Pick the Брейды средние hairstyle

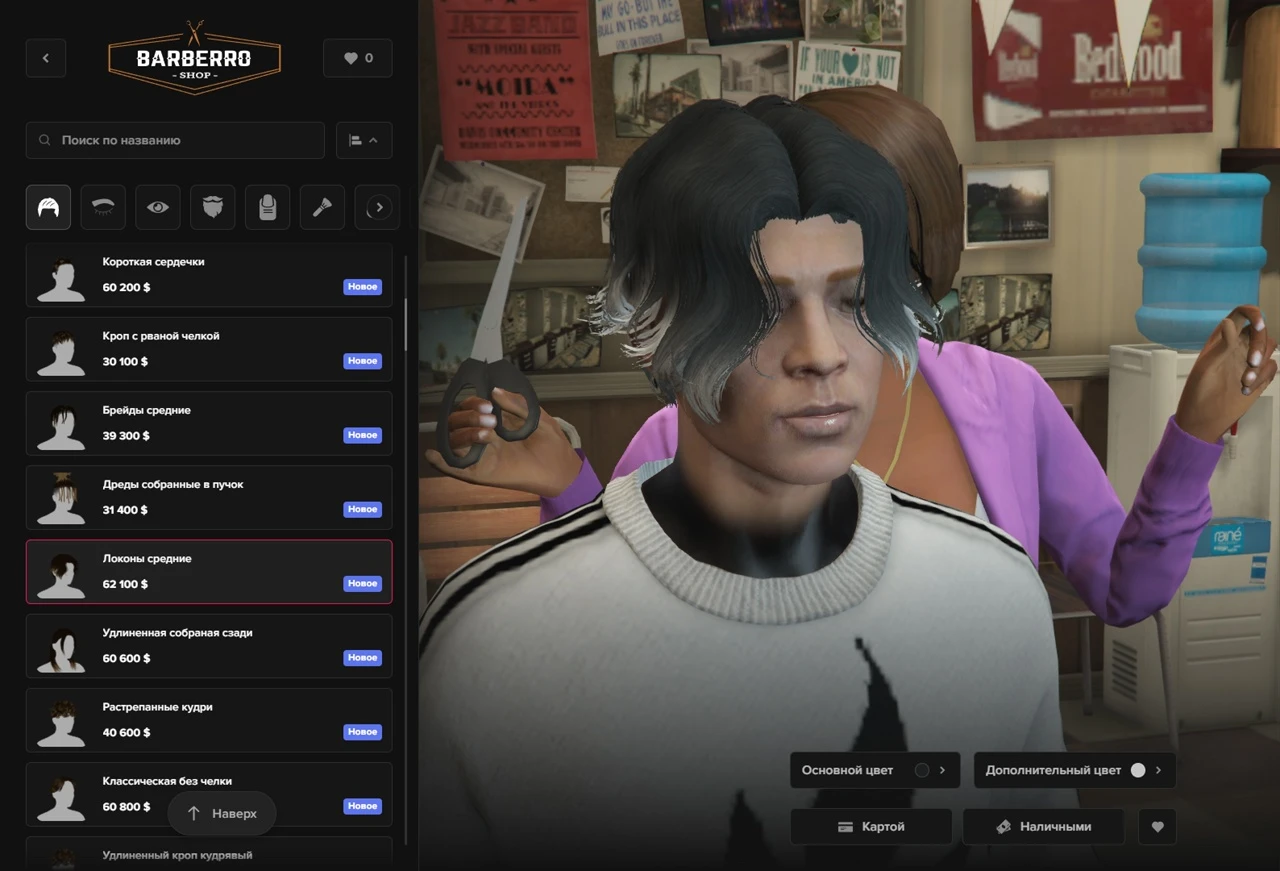209,423
